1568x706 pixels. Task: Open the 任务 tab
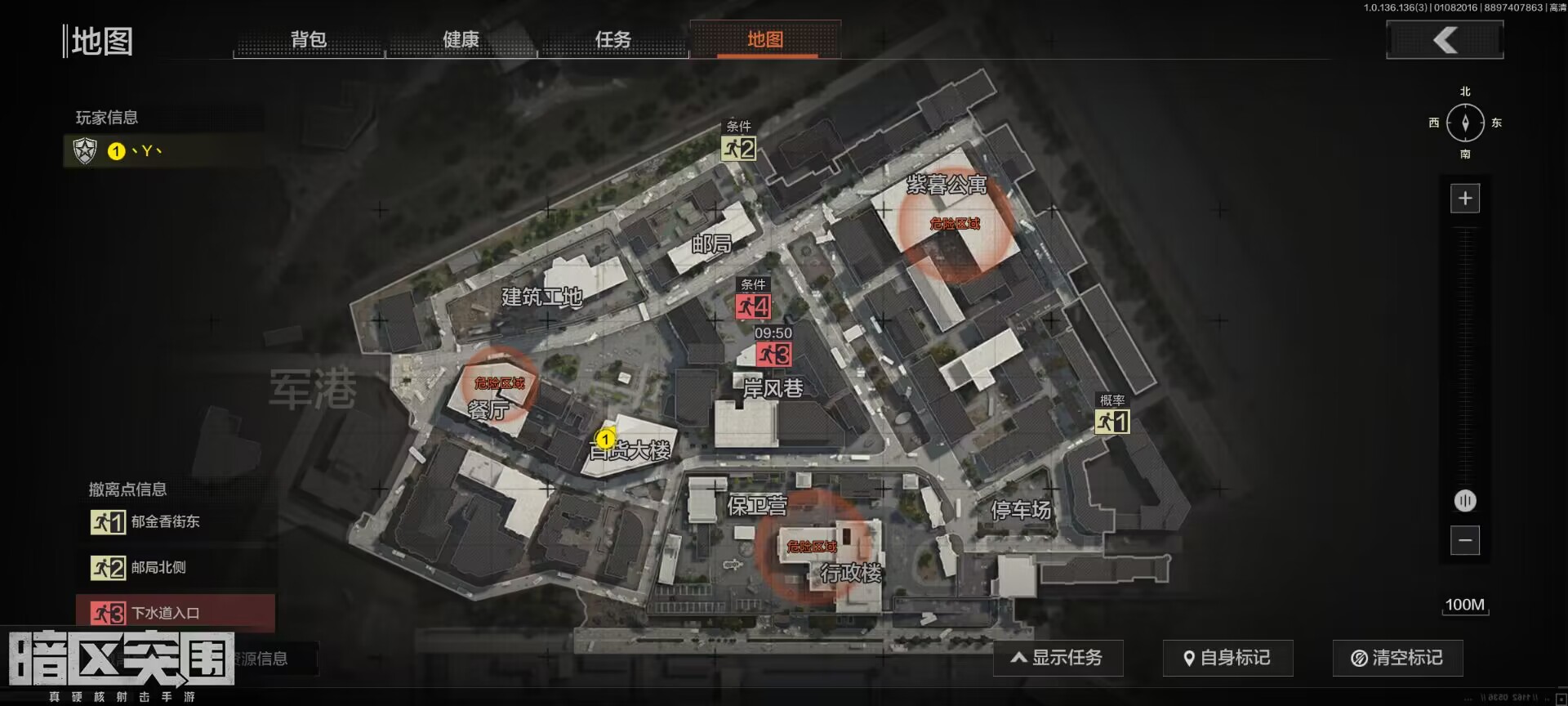pyautogui.click(x=614, y=38)
